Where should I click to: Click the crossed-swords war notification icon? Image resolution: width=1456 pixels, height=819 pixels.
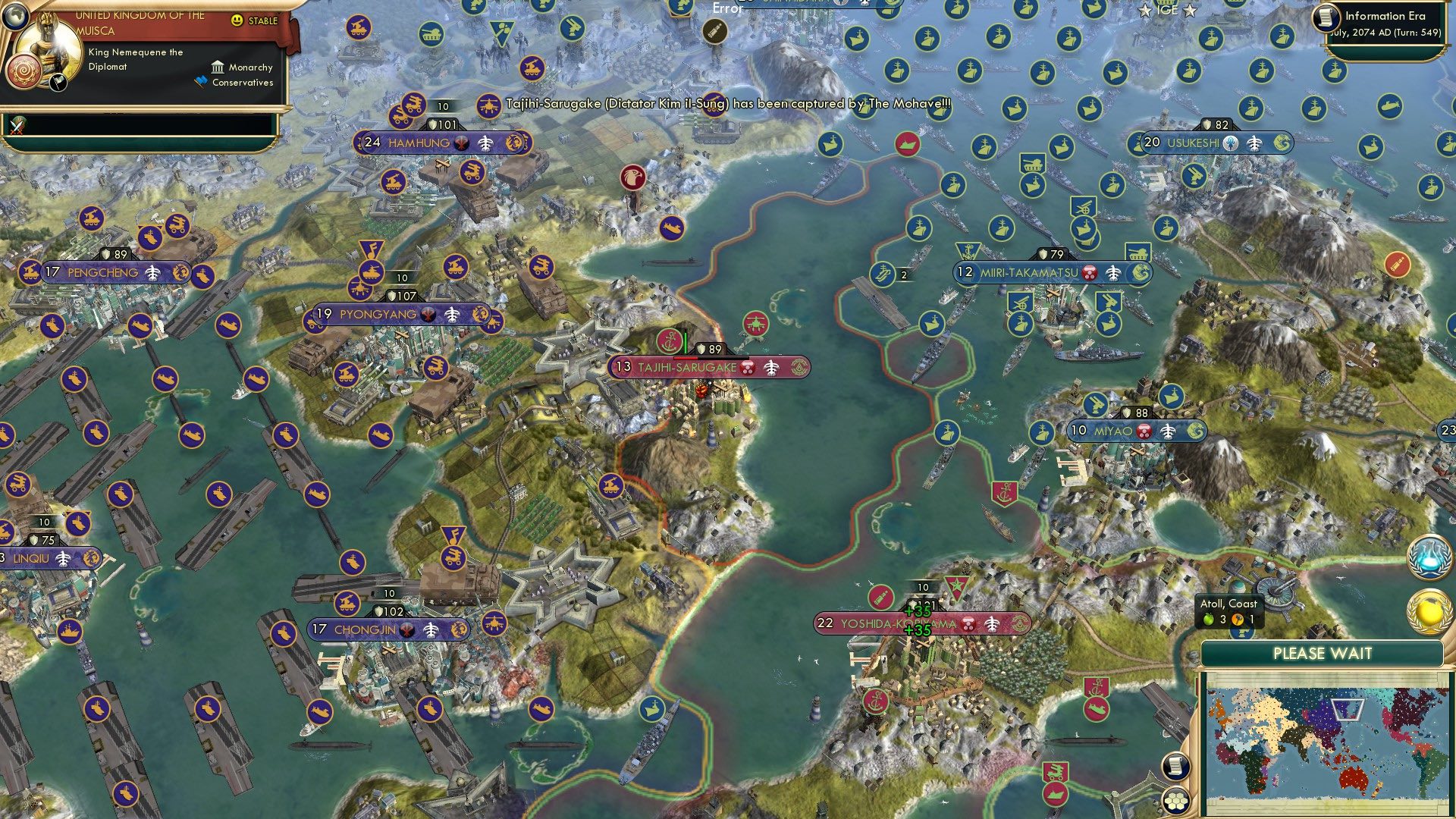(x=17, y=126)
